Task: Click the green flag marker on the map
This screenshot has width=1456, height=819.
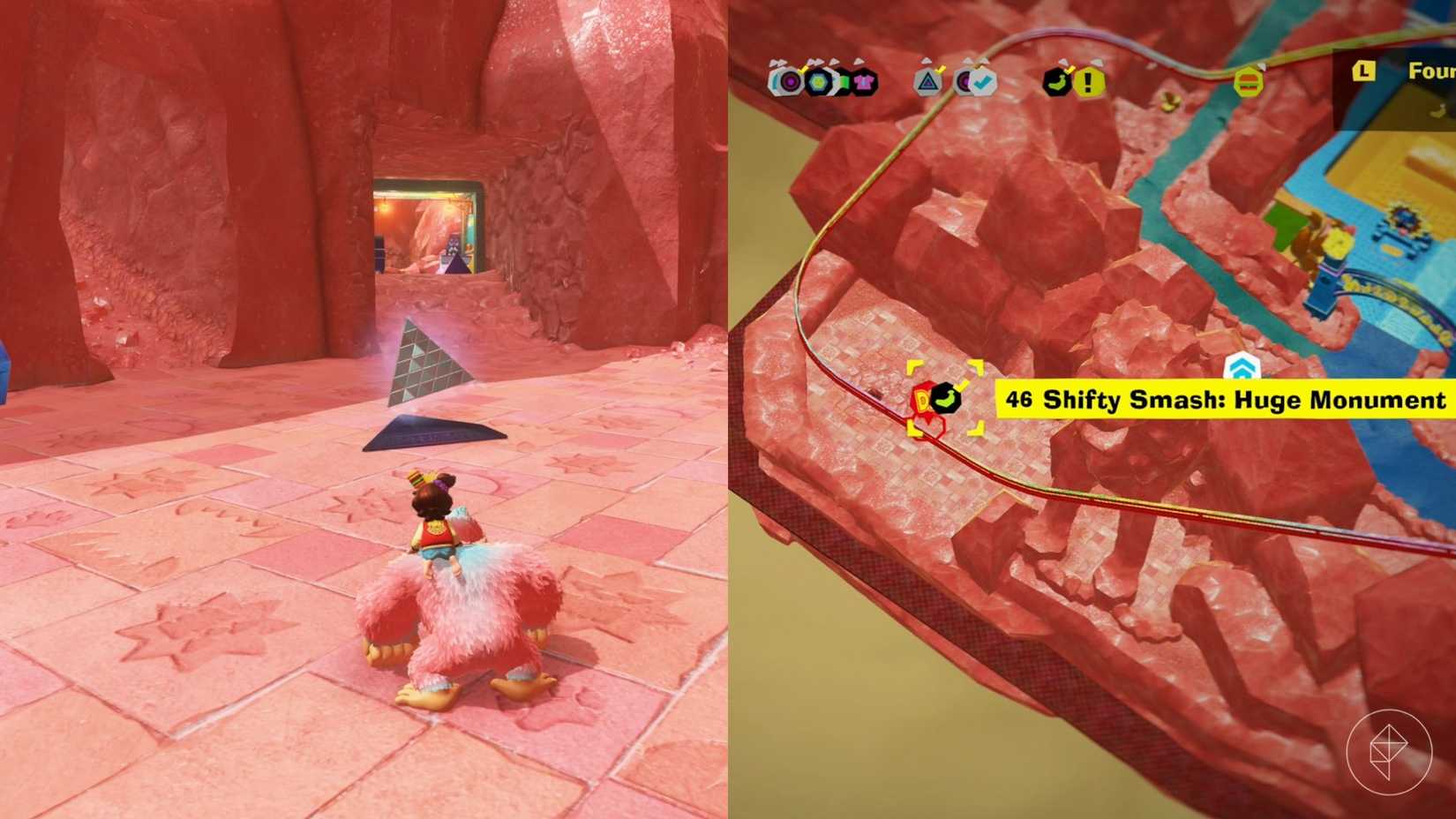Action: click(x=840, y=81)
